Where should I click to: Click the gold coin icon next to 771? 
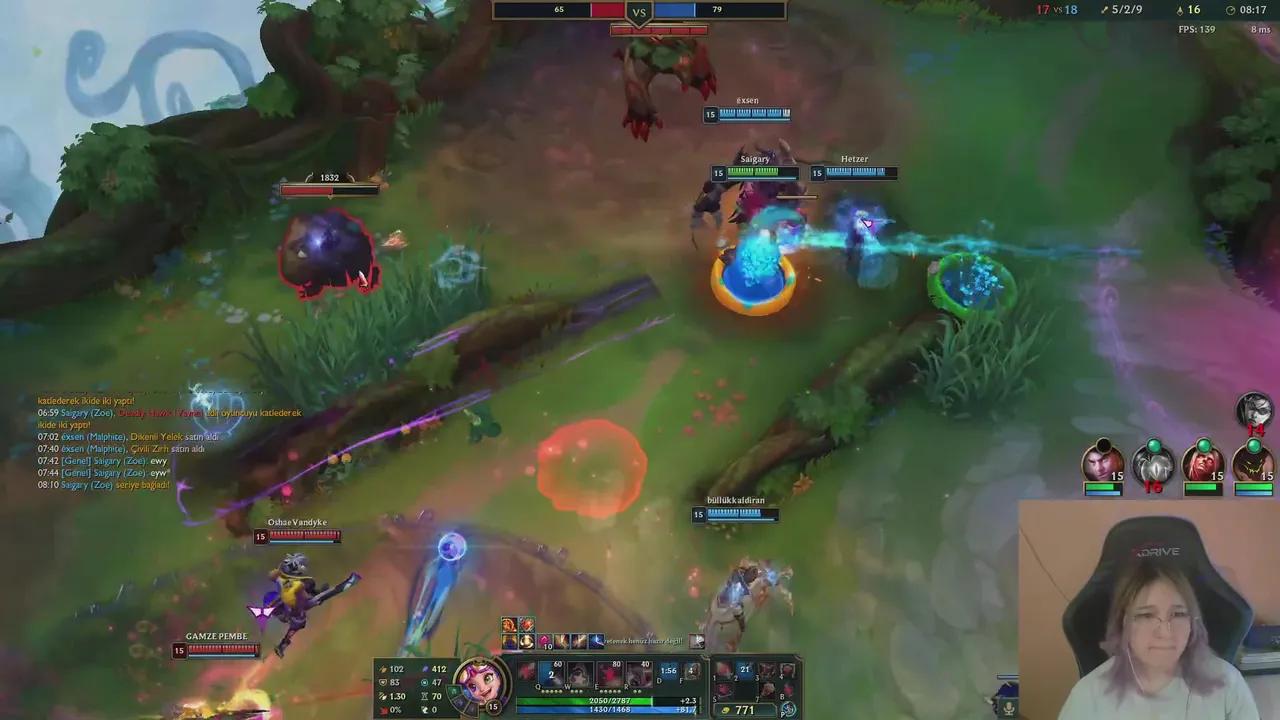725,710
